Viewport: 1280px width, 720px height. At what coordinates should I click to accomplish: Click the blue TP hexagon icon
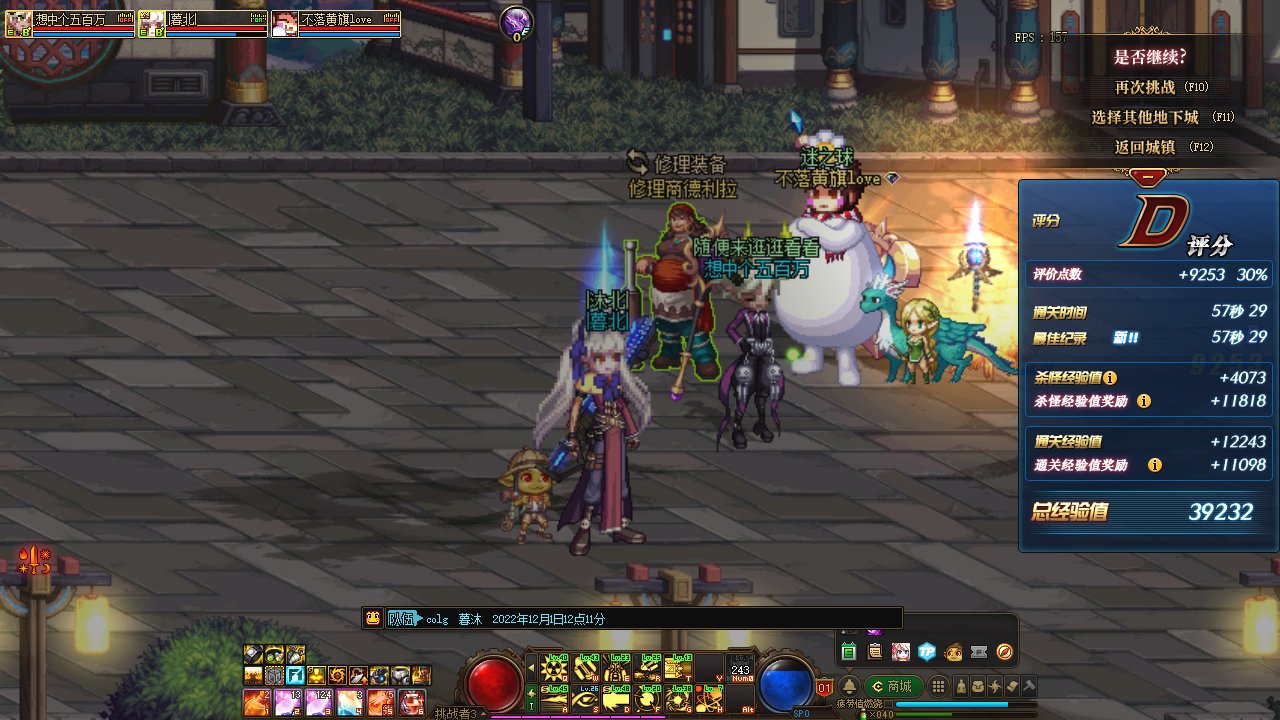tap(927, 652)
